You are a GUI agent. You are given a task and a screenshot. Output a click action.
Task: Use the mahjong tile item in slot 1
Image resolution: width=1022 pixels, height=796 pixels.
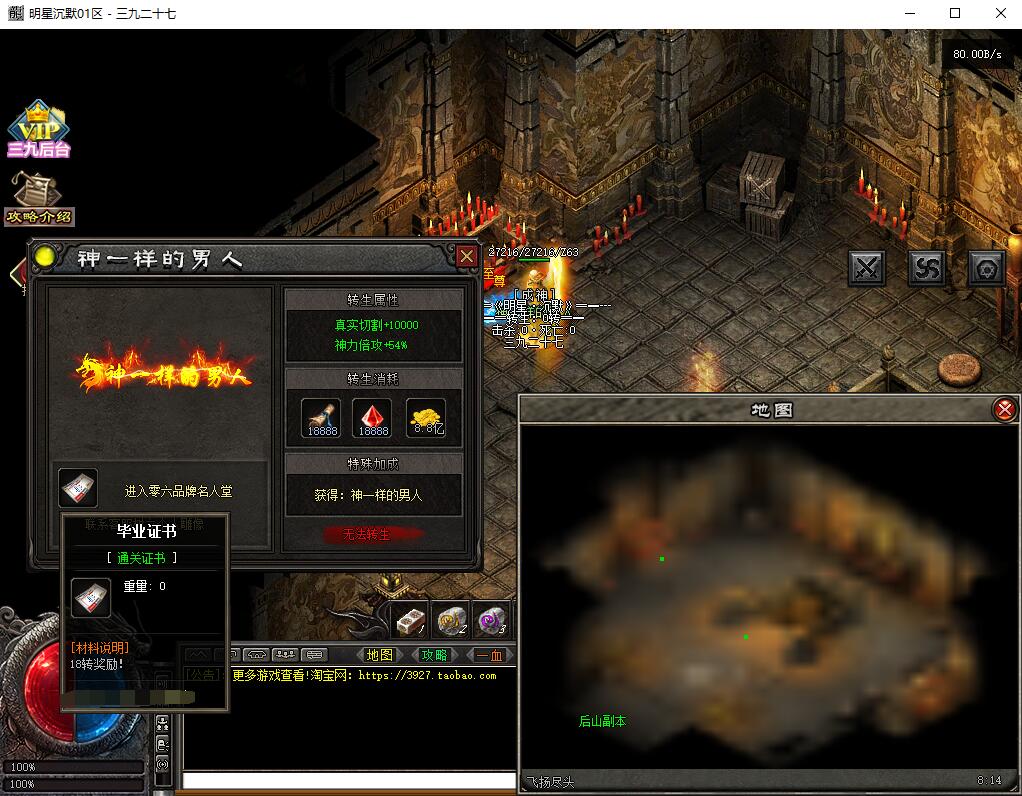click(x=410, y=620)
